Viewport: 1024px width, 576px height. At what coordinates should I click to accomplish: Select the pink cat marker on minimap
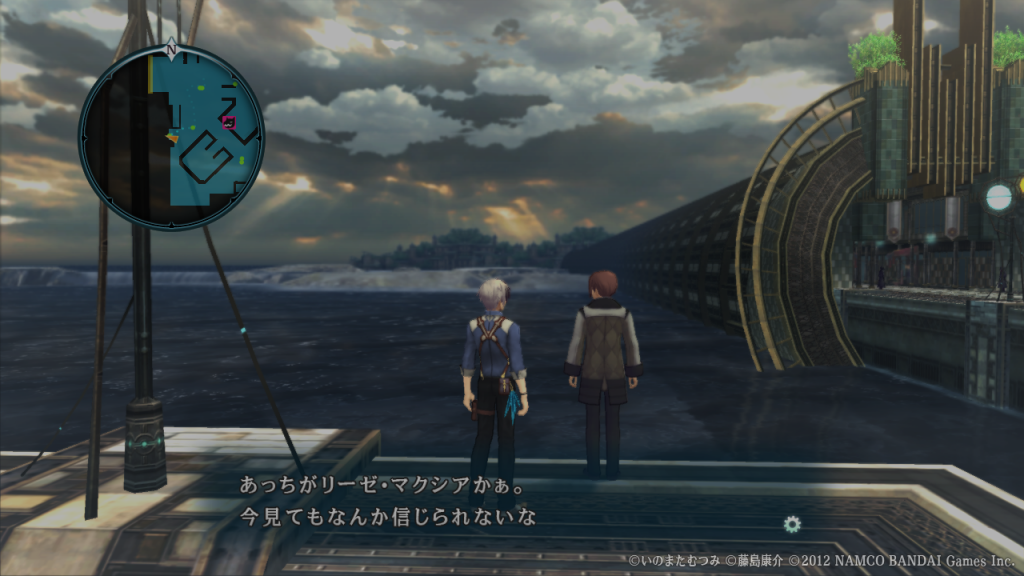click(229, 122)
